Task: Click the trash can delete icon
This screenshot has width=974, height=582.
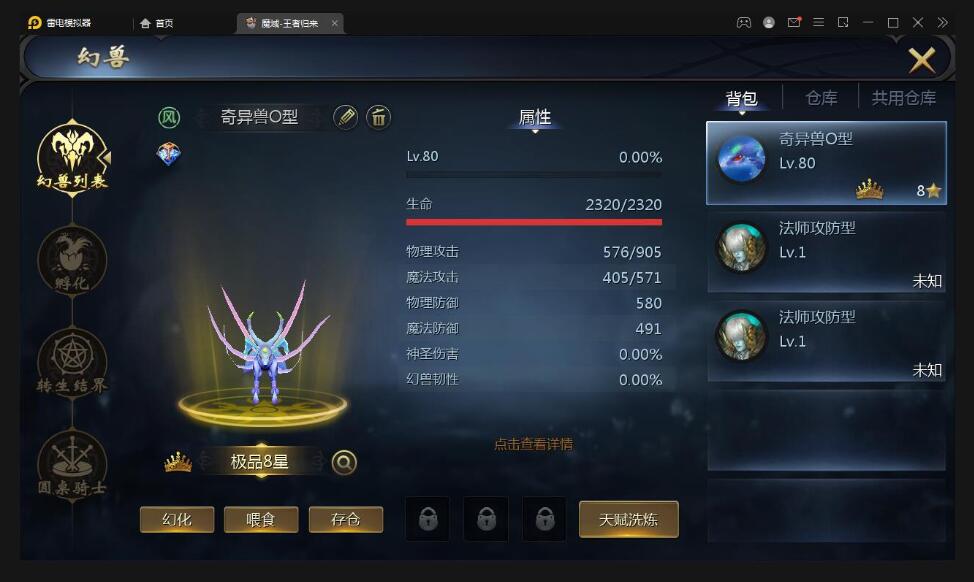Action: [378, 117]
